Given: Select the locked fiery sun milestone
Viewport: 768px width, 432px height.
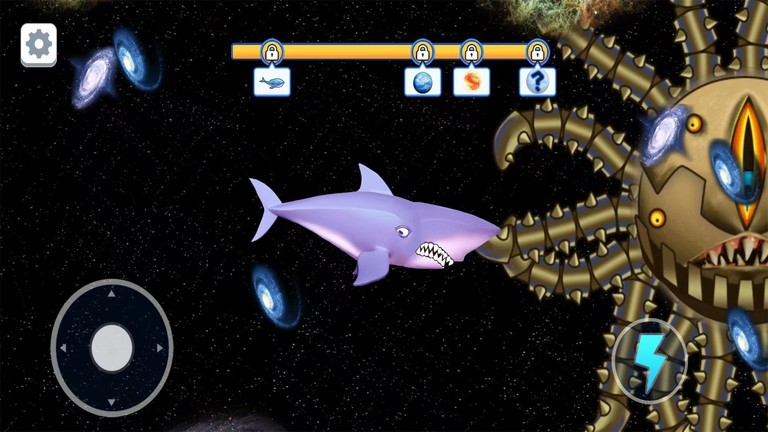Looking at the screenshot, I should 471,81.
